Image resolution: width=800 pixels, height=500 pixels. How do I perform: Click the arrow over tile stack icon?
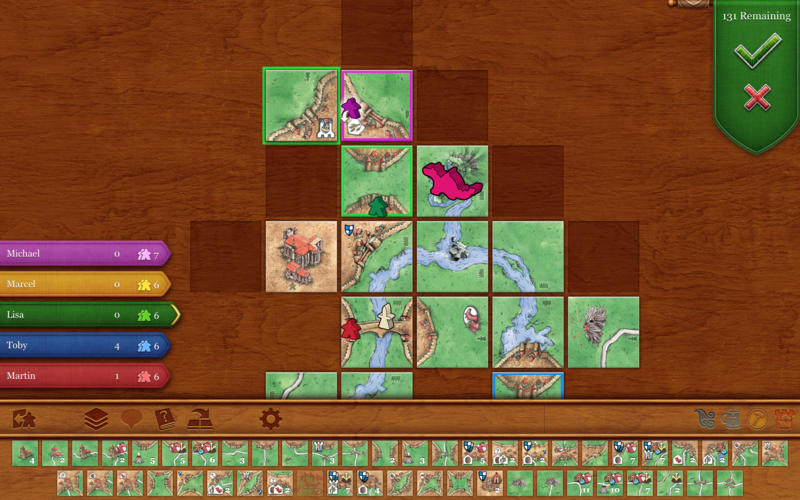[201, 419]
